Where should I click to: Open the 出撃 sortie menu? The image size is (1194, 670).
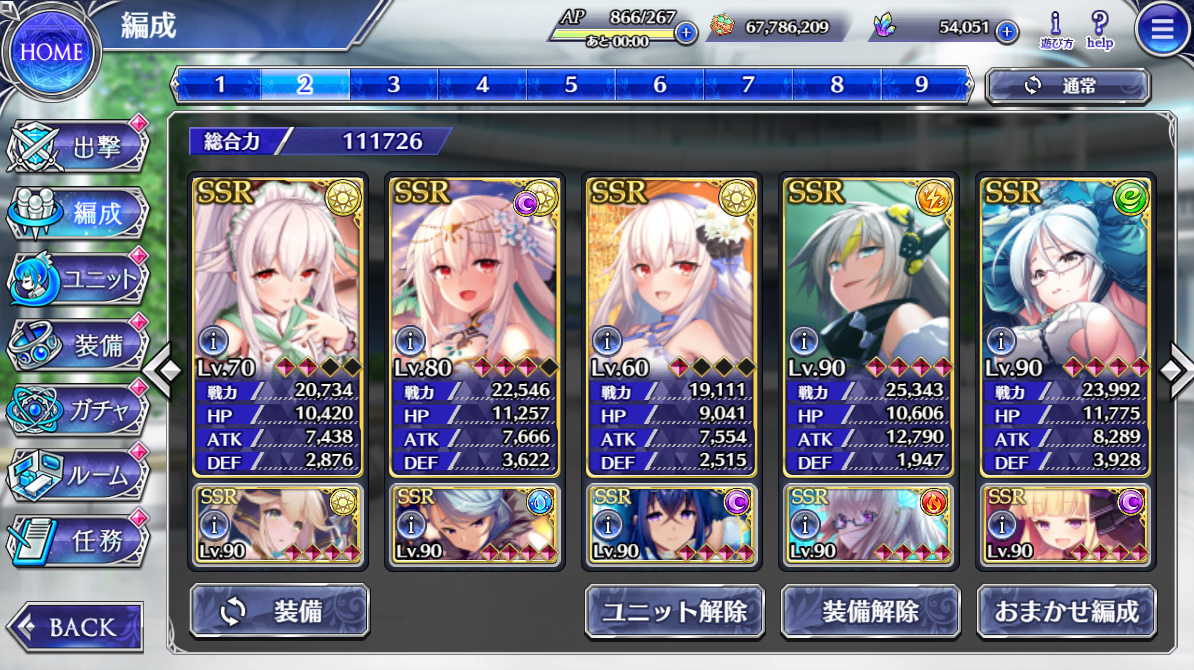[80, 149]
